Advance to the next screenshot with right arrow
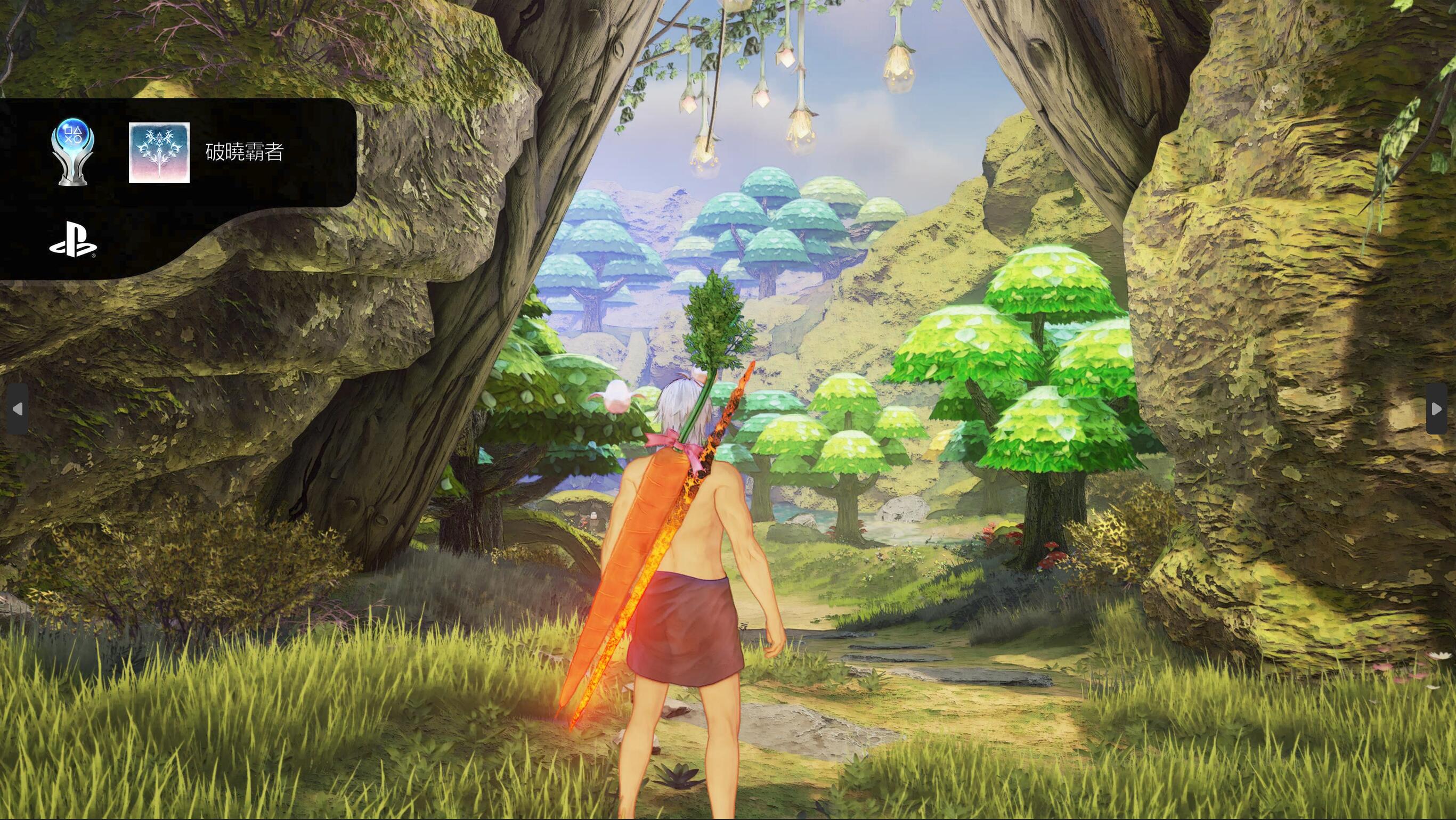This screenshot has height=820, width=1456. (x=1436, y=409)
